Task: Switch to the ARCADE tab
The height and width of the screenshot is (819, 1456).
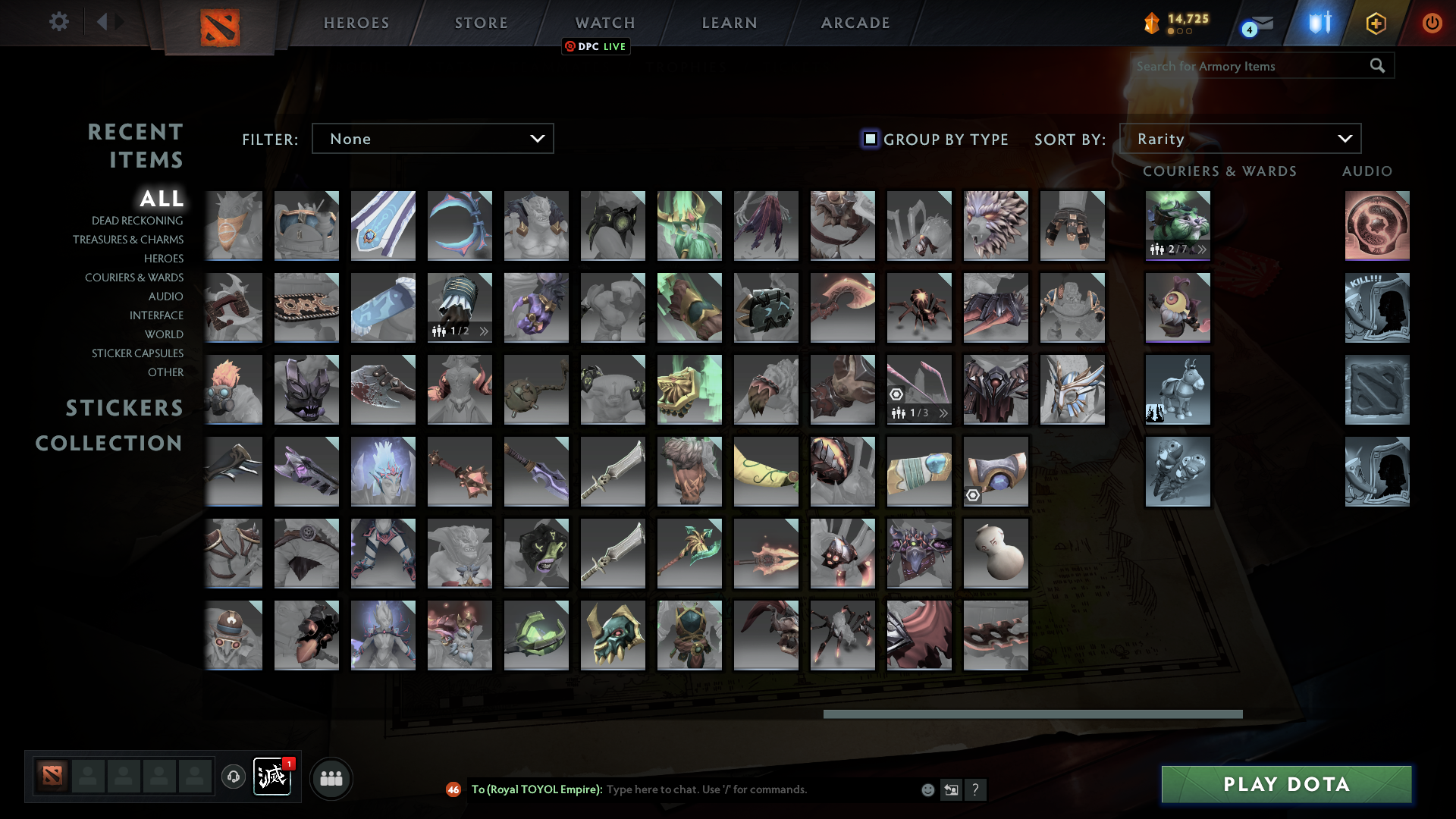Action: point(855,23)
